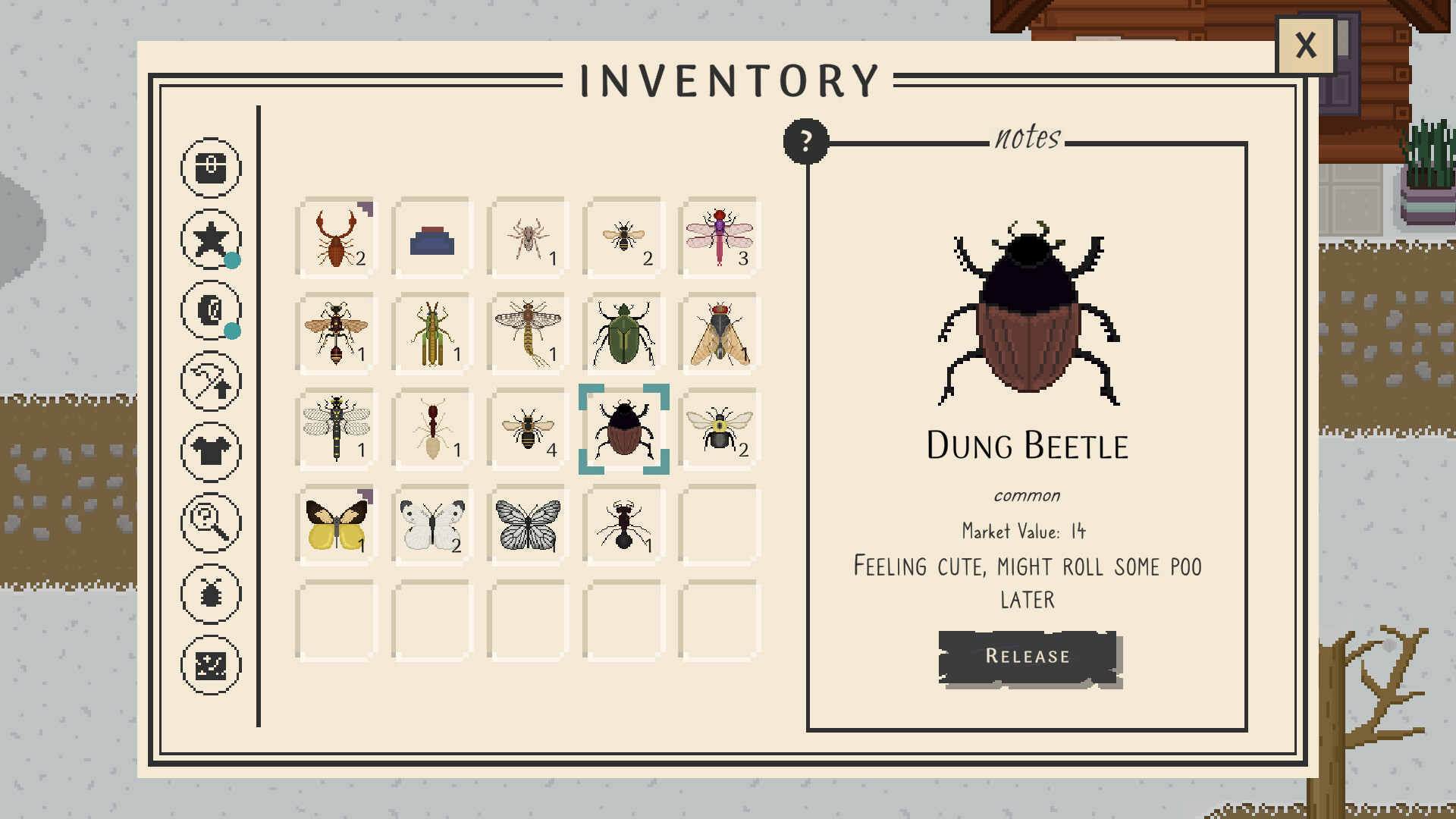Select the net tools icon

pyautogui.click(x=211, y=381)
